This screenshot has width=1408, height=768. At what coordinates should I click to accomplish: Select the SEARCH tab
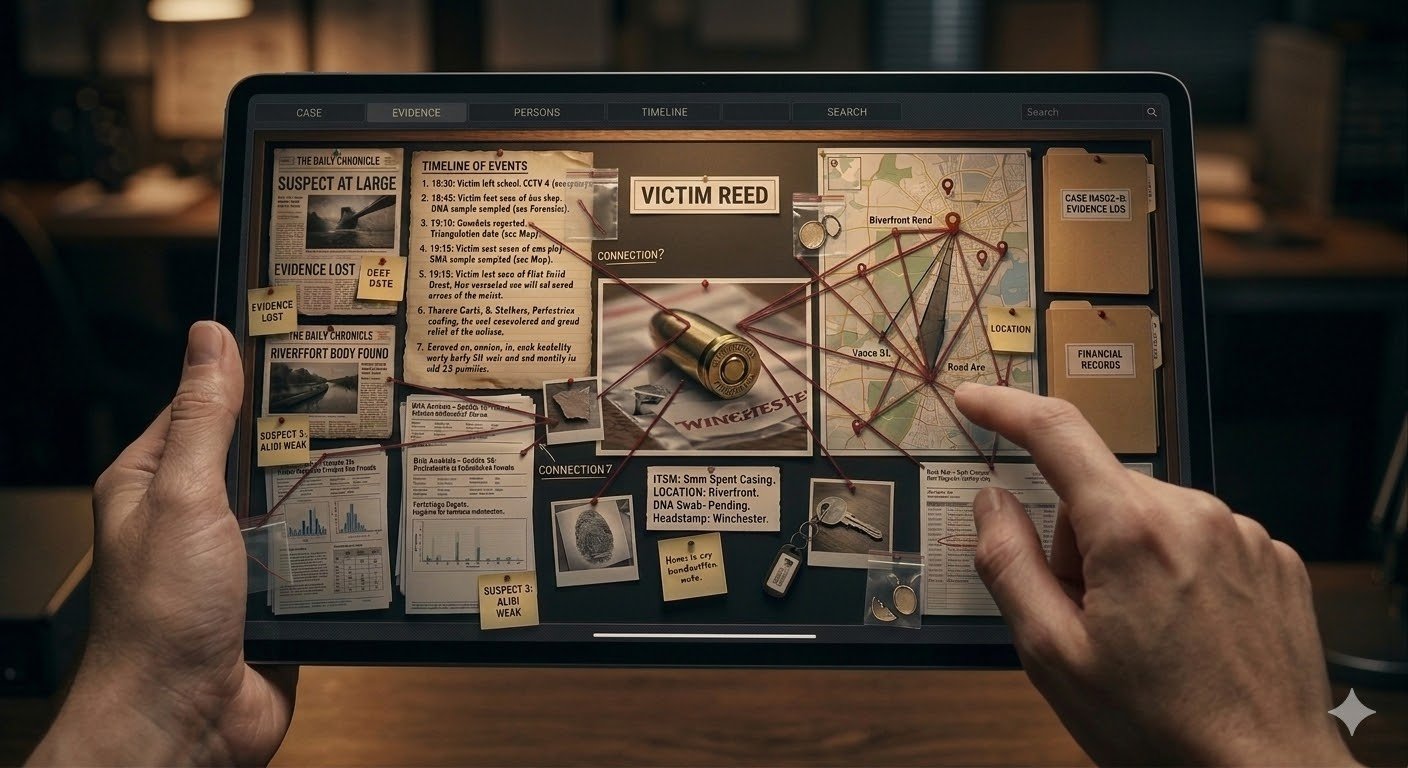point(847,112)
